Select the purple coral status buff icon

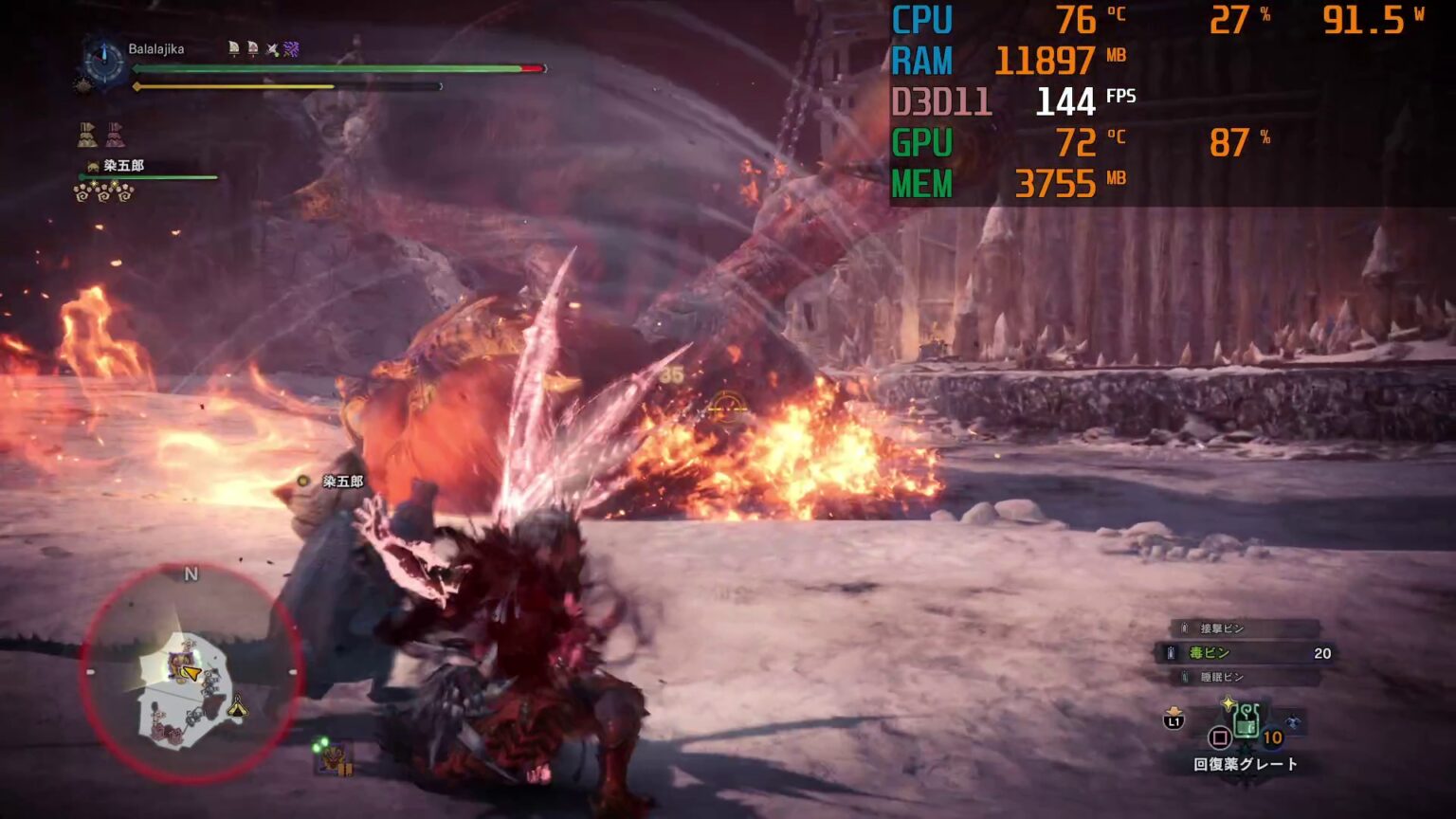[291, 48]
